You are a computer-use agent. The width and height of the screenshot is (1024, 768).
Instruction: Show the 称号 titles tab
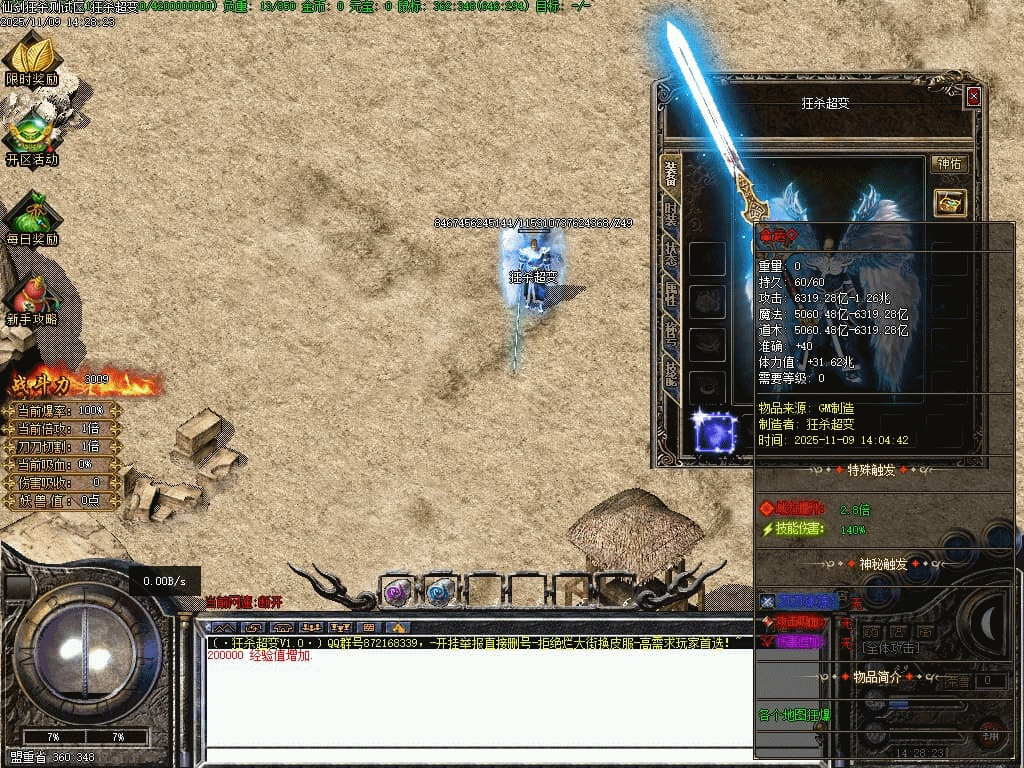click(670, 334)
